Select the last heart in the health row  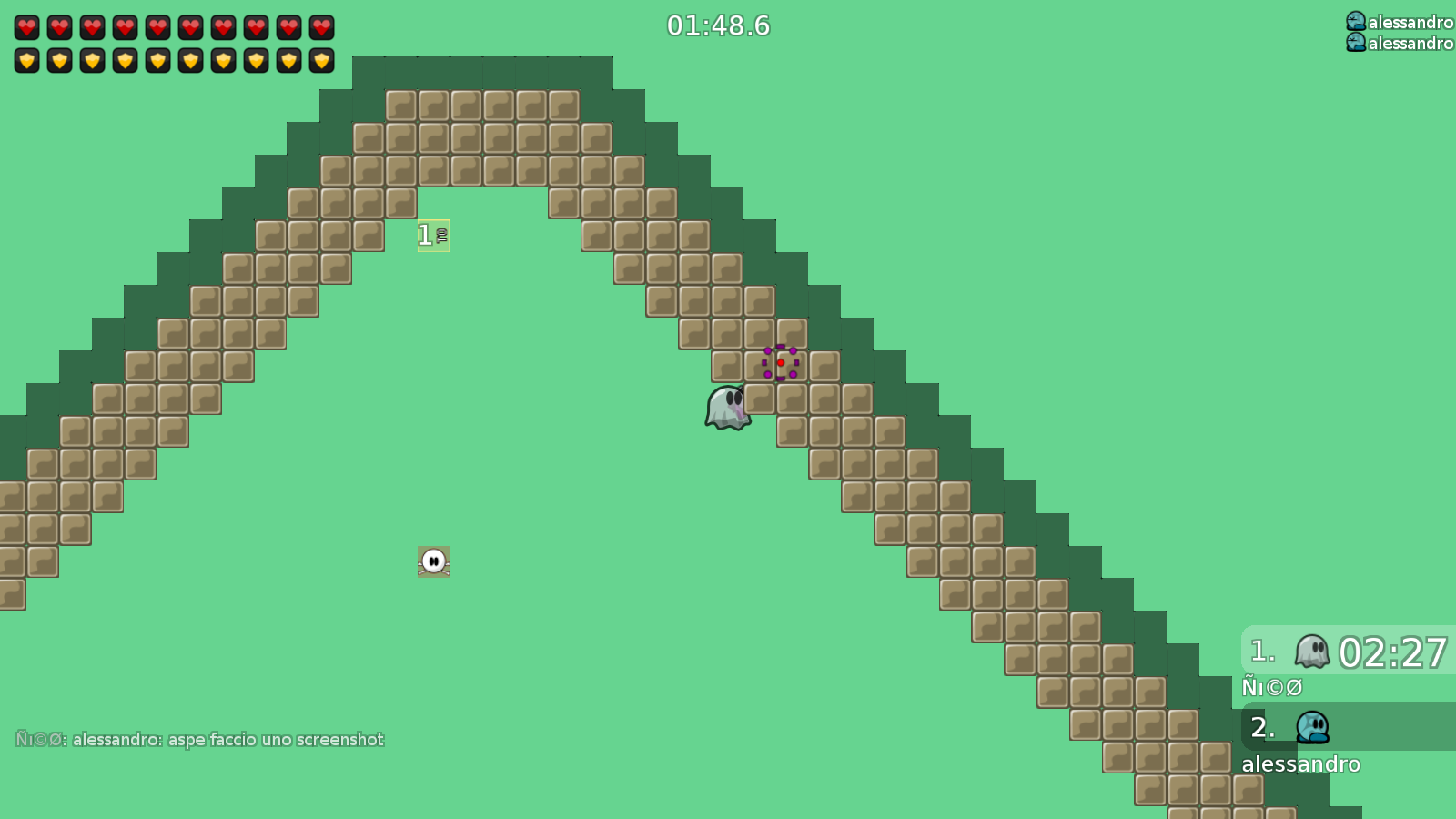(319, 26)
